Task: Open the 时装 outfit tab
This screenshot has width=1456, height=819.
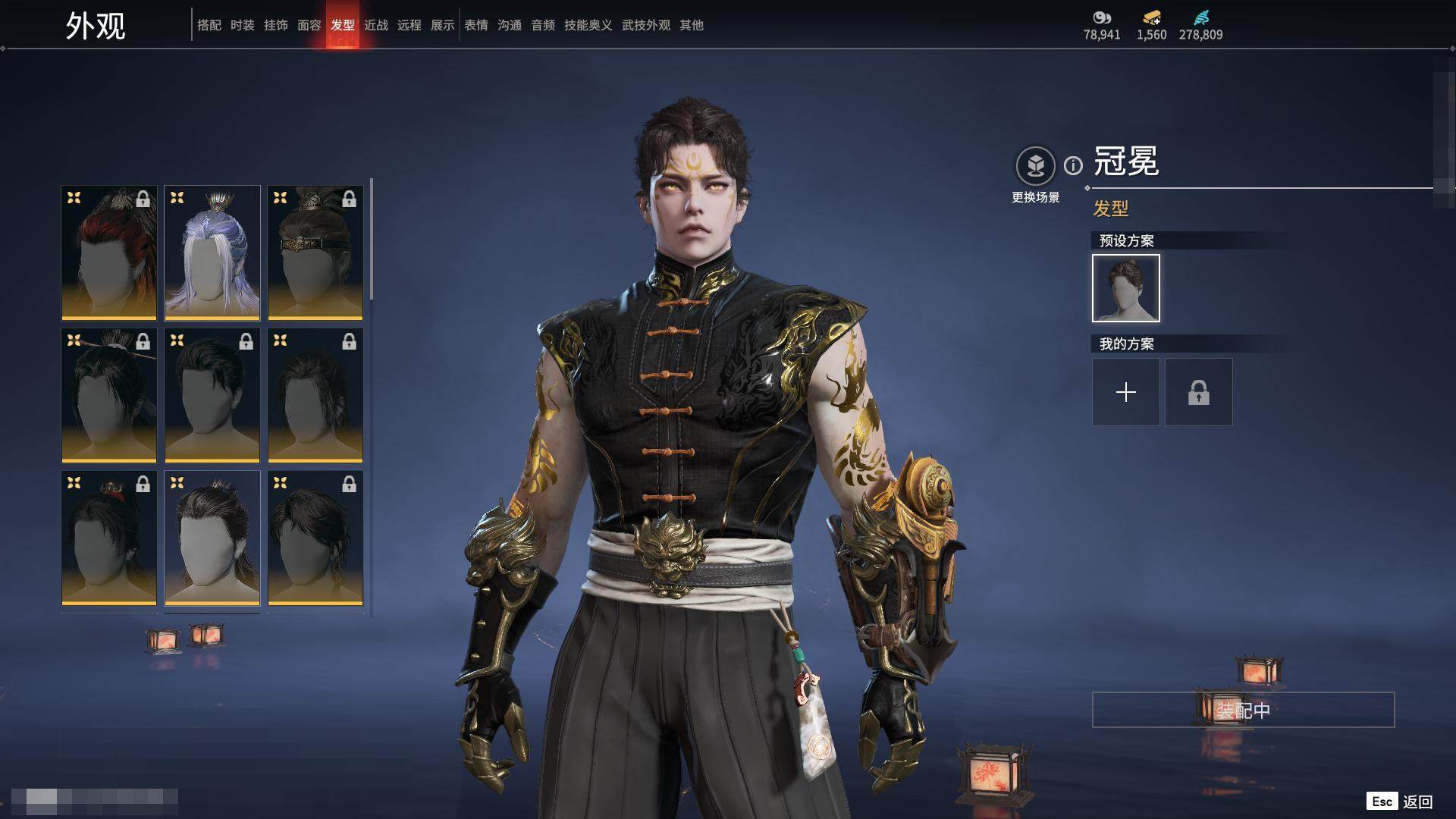Action: pyautogui.click(x=243, y=25)
